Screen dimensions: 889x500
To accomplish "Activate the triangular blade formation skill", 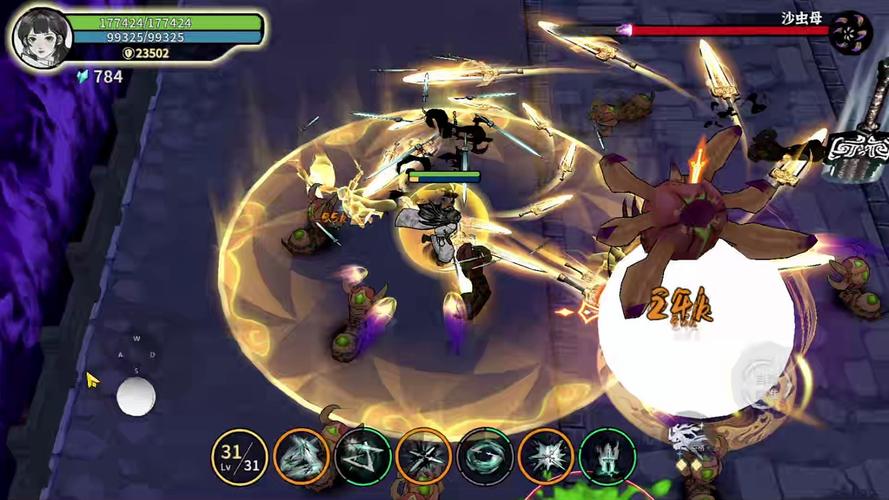I will tap(301, 457).
